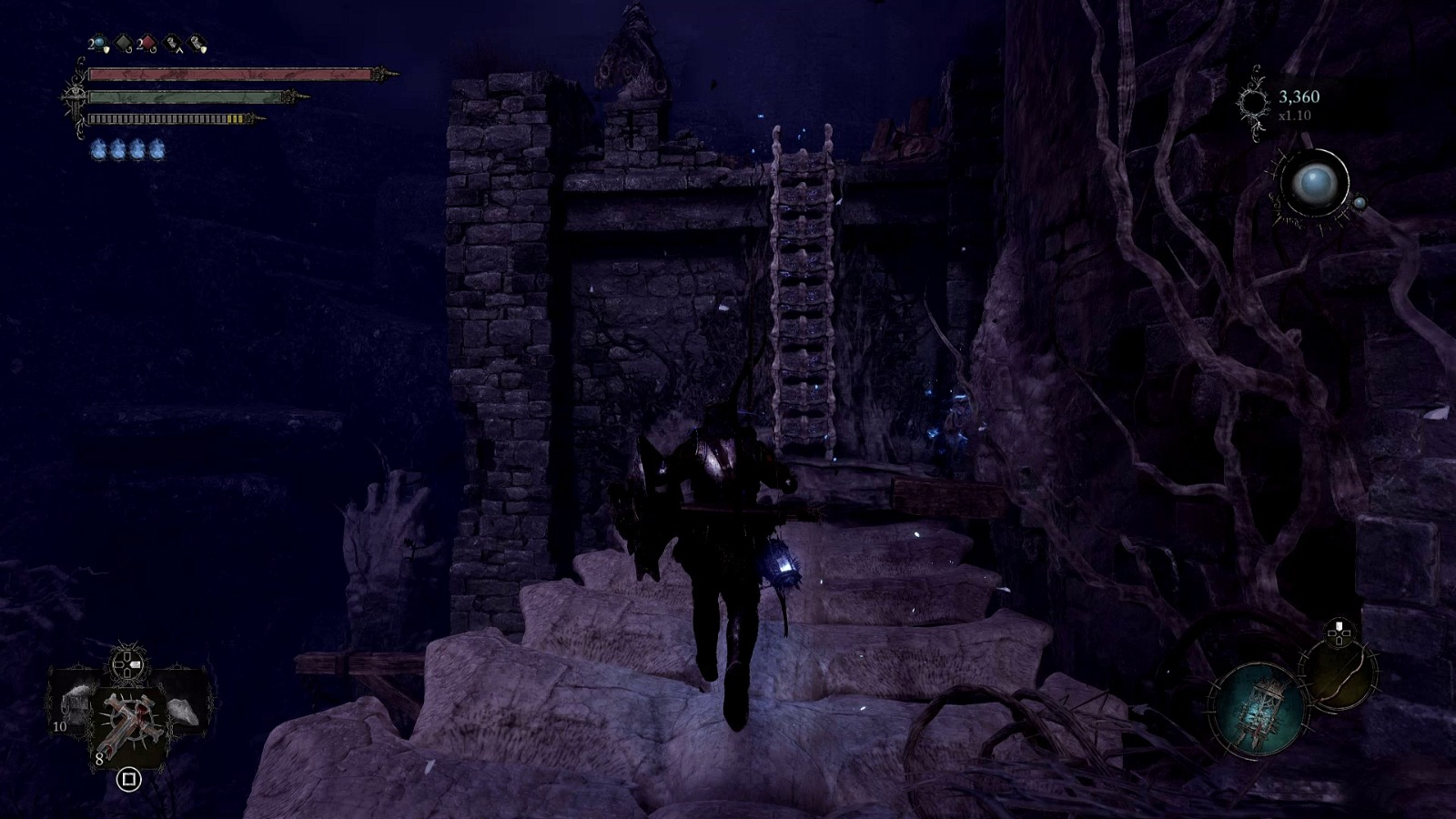Viewport: 1456px width, 819px height.
Task: Select the blue mana potion quick slot
Action: click(98, 43)
